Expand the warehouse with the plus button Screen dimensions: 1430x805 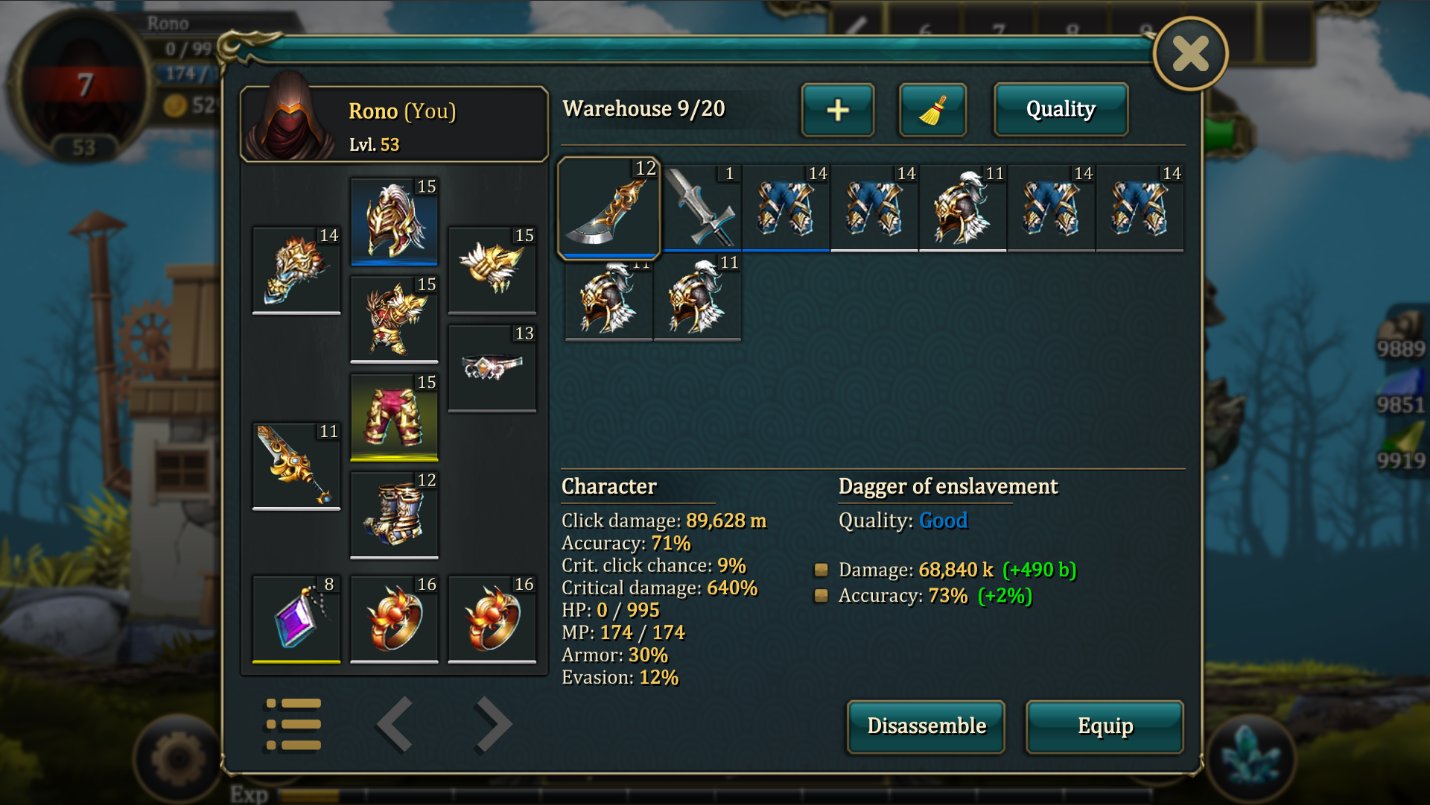[x=838, y=110]
